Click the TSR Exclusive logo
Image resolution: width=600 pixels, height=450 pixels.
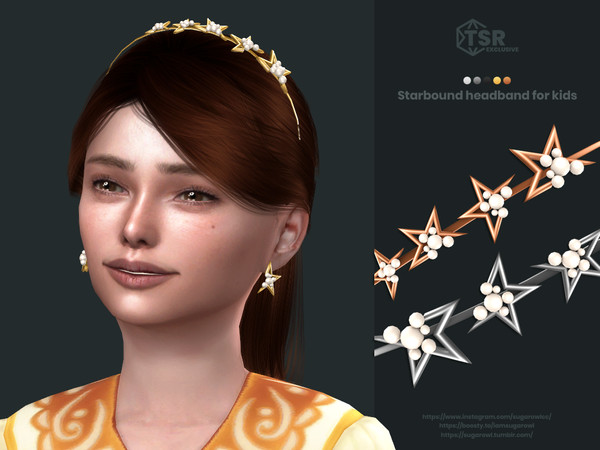(x=487, y=39)
